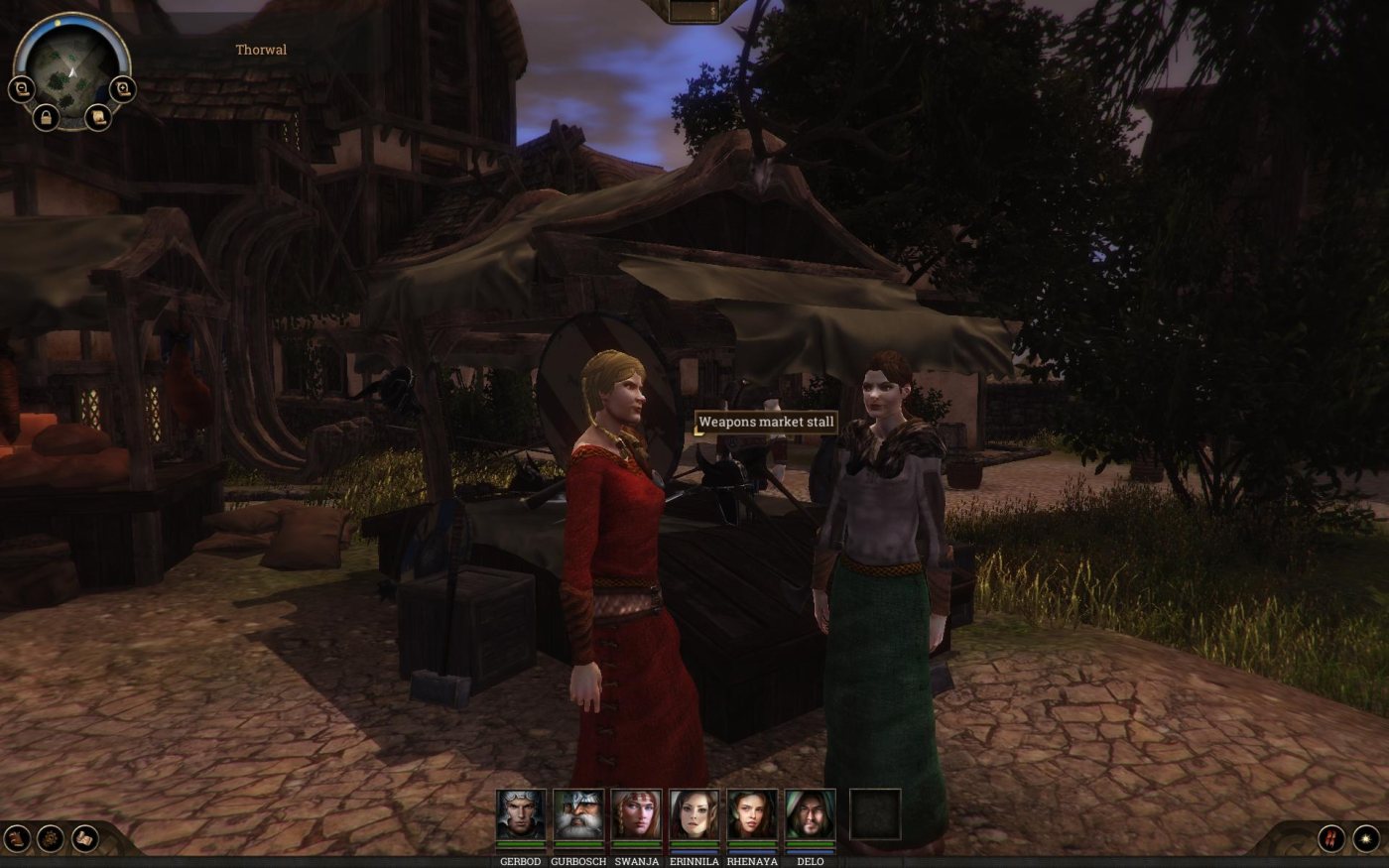Toggle the padlock button under the minimap
Screen dimensions: 1389x868
(x=46, y=117)
